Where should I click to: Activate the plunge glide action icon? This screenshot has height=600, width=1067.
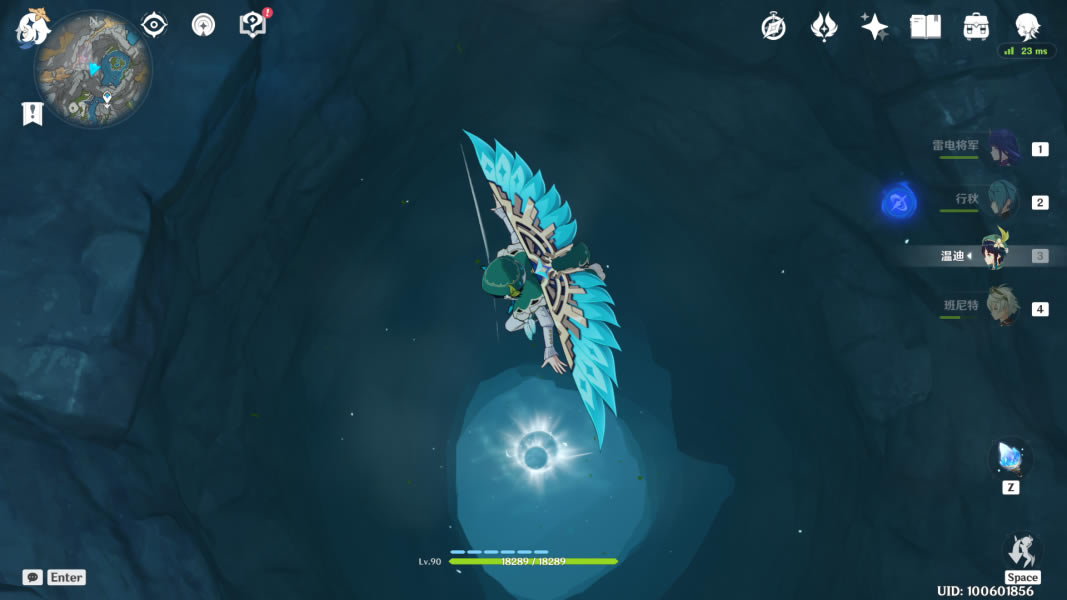(x=1021, y=551)
